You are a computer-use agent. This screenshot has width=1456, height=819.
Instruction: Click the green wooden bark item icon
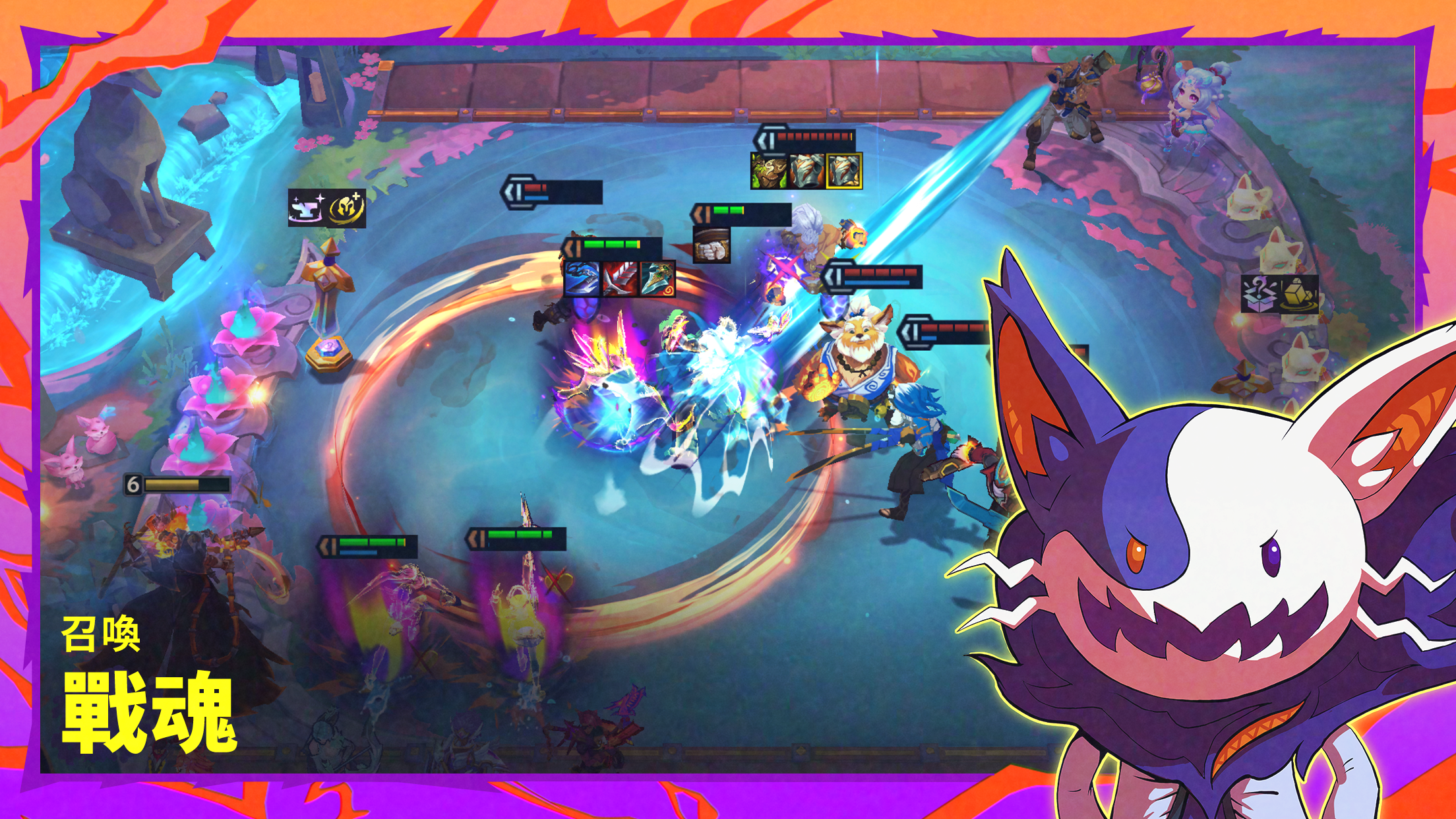click(x=769, y=170)
